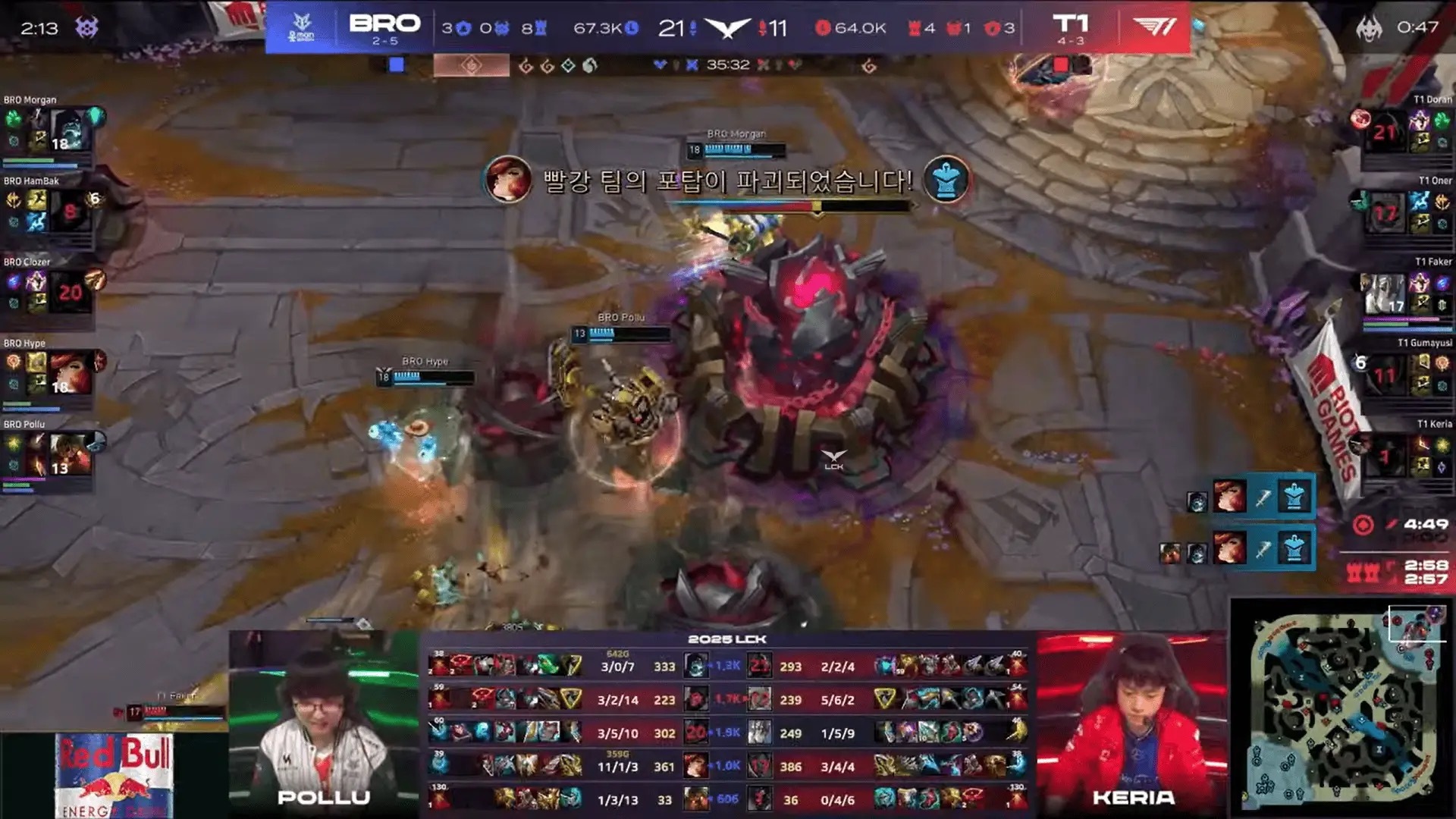Click the BRO team name in scorebar
1456x819 pixels.
pos(384,24)
